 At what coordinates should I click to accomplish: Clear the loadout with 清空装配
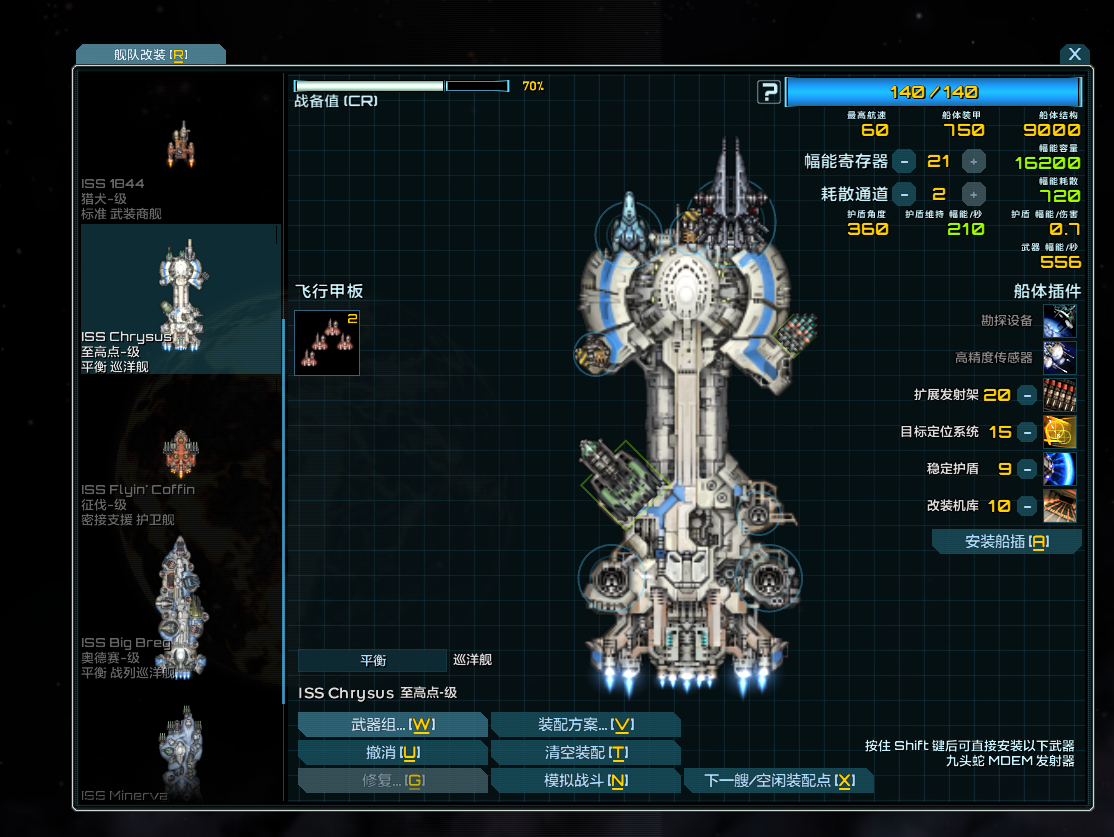pos(585,753)
